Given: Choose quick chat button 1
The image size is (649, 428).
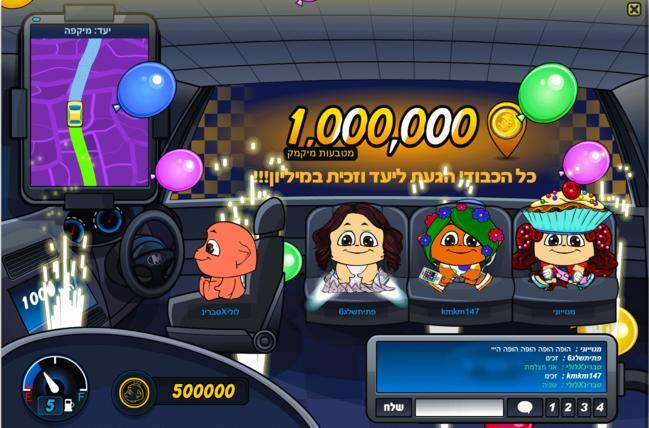Looking at the screenshot, I should click(x=551, y=407).
